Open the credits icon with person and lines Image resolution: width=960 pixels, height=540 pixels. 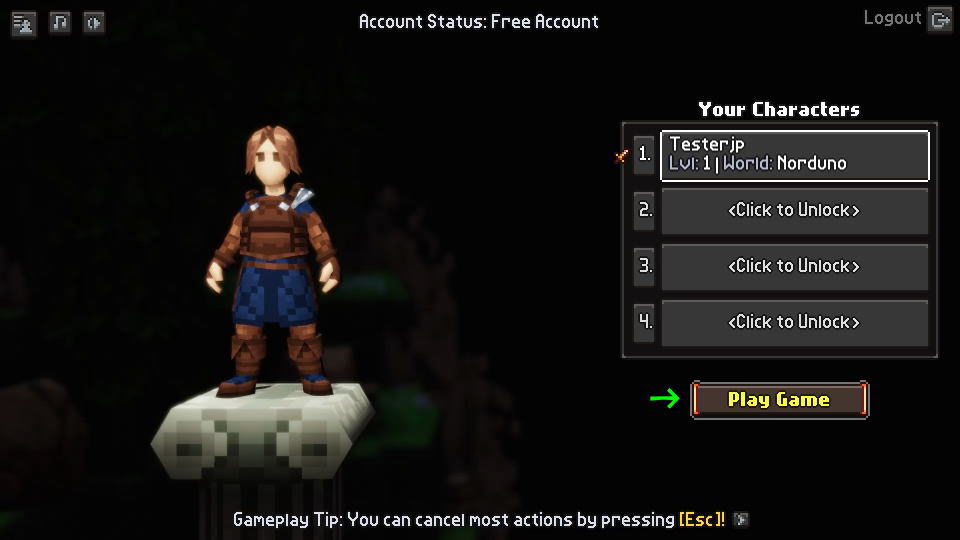[24, 22]
